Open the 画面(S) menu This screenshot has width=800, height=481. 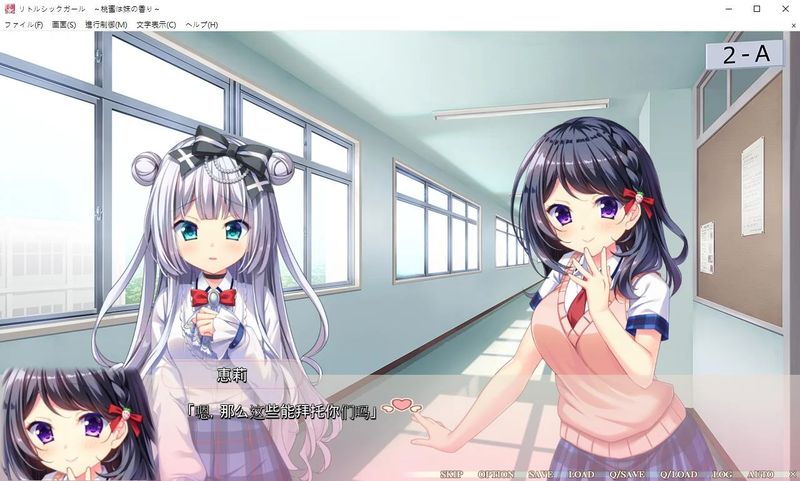pos(65,24)
